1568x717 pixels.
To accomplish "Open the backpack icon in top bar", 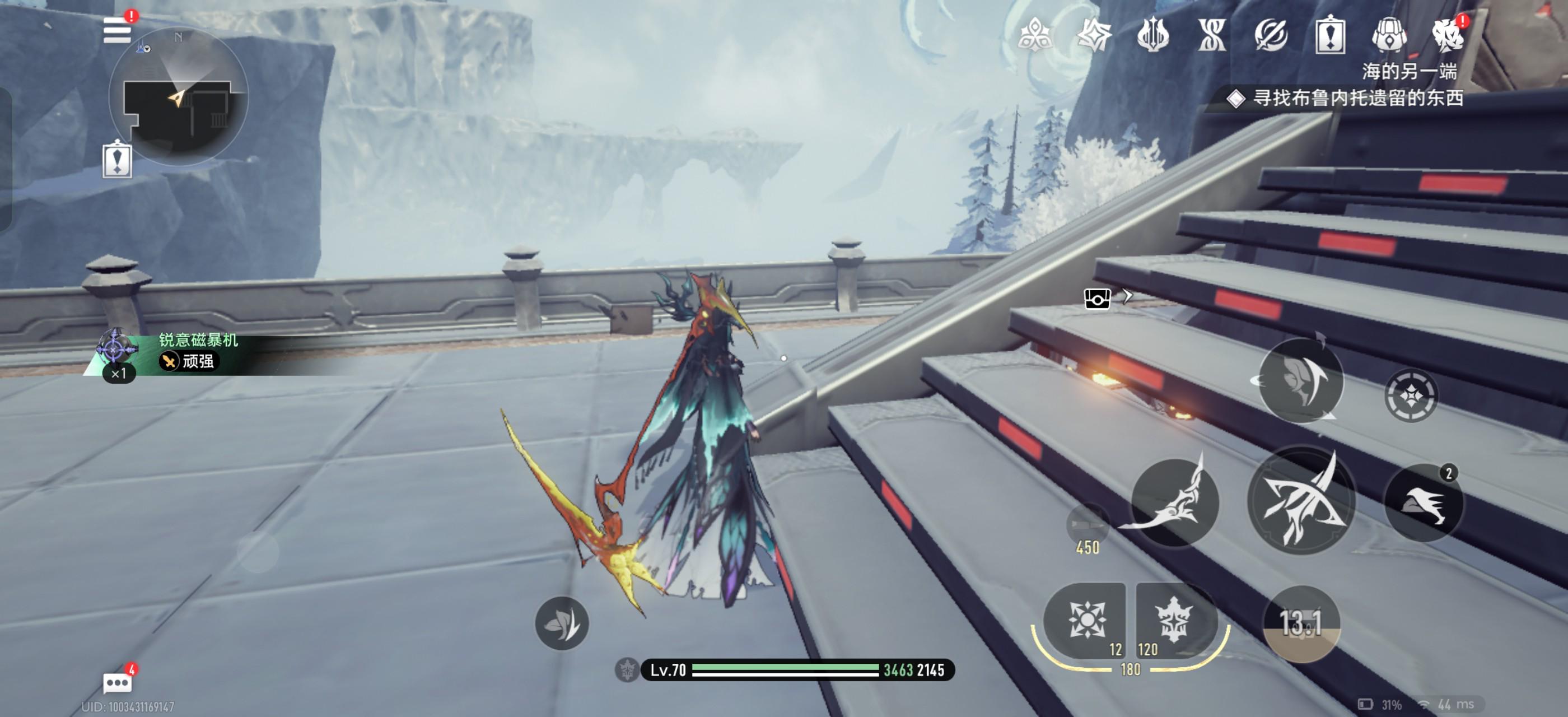I will 1388,35.
